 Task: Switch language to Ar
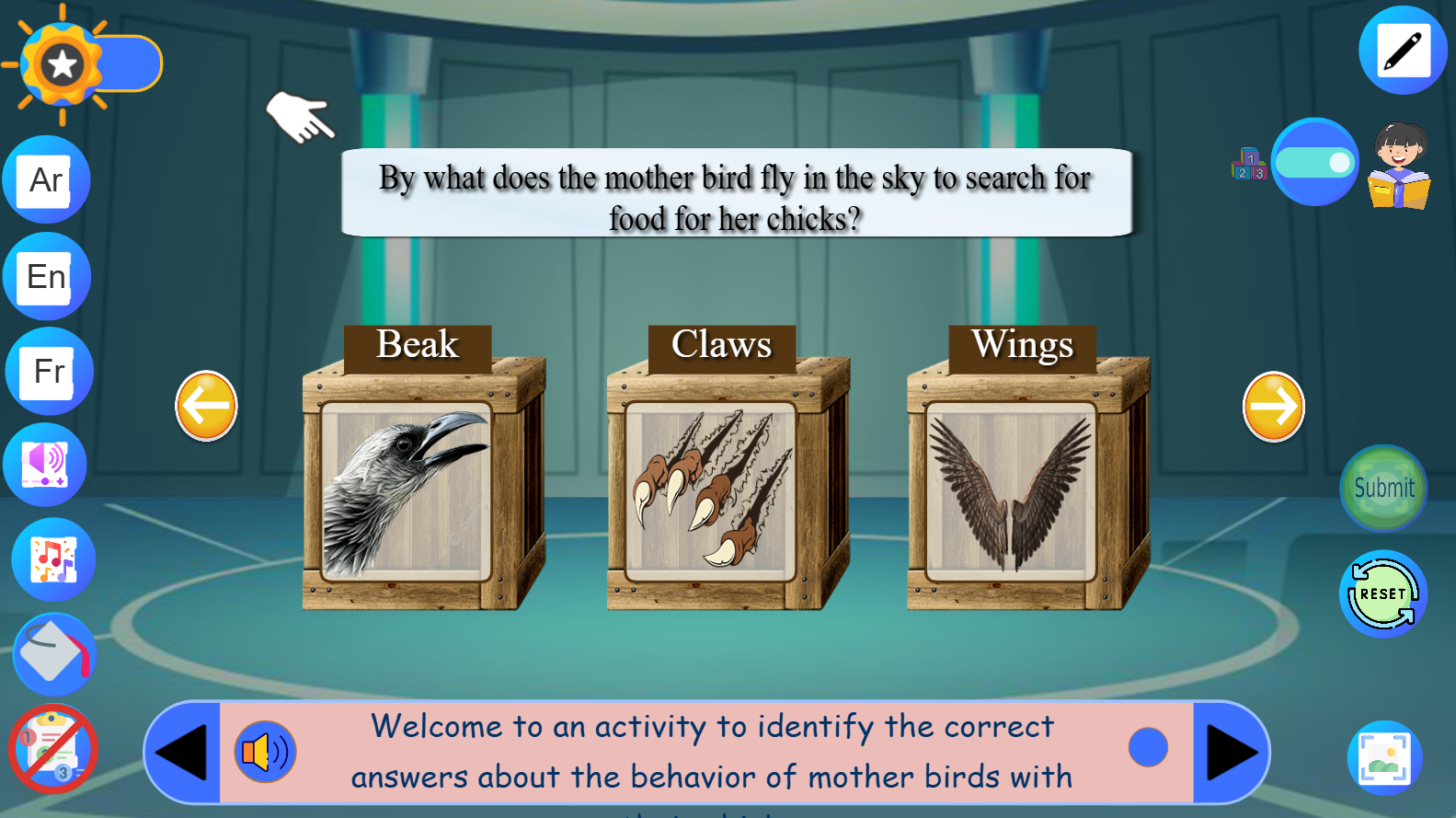[x=45, y=179]
